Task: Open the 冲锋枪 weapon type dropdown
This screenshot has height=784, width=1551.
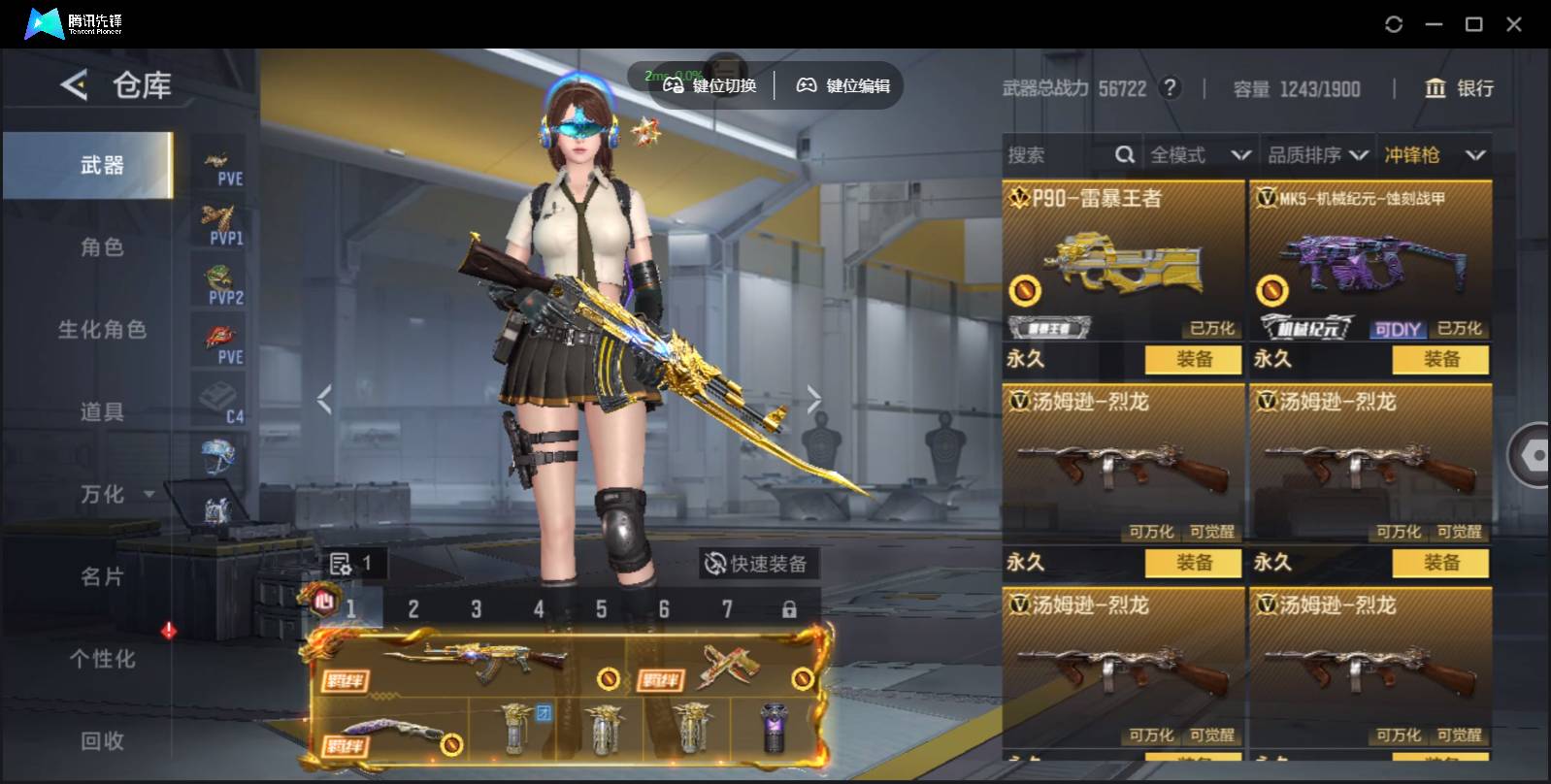Action: point(1435,155)
